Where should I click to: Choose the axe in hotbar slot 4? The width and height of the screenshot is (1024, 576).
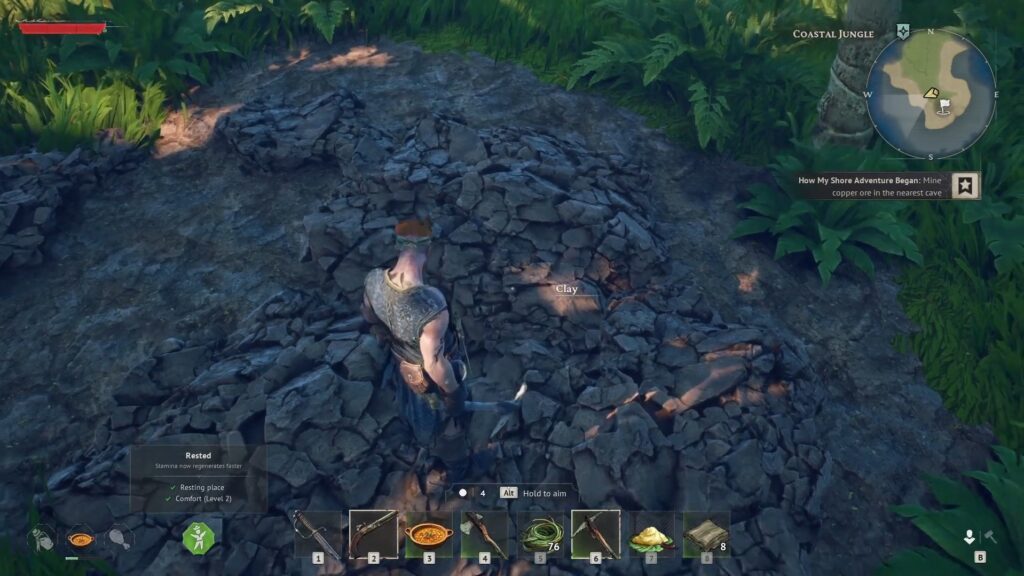pos(485,533)
